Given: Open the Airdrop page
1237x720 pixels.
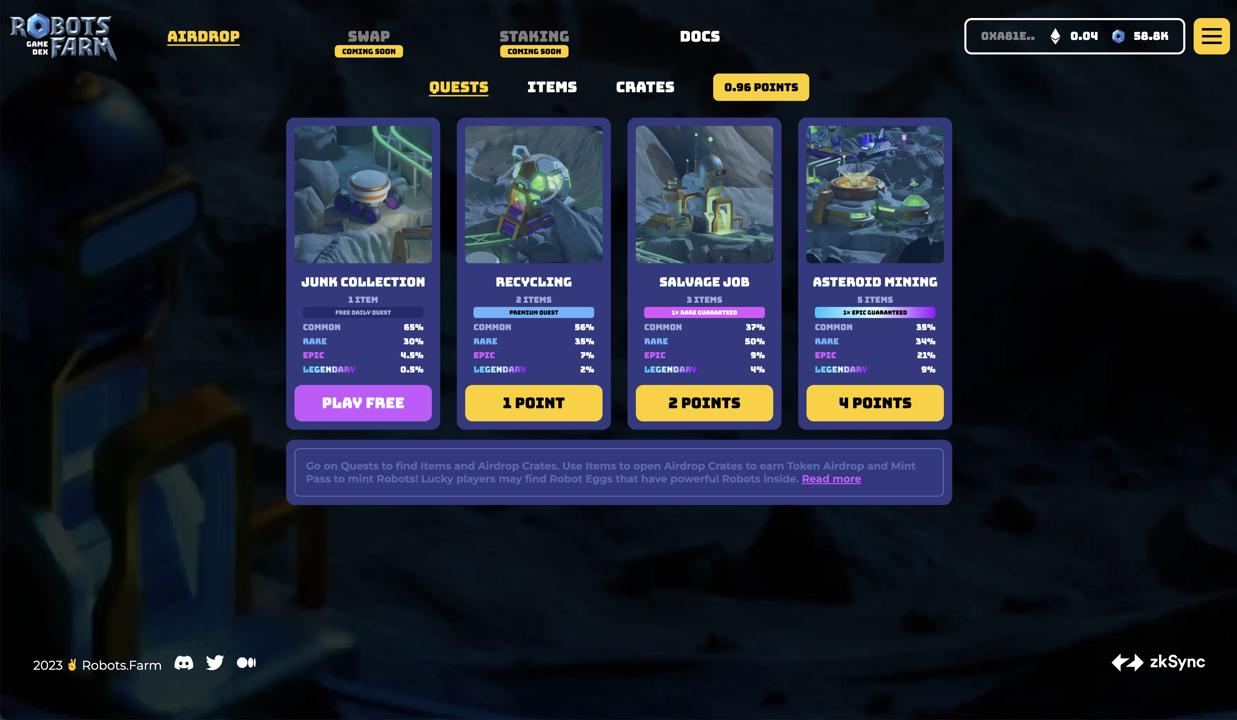Looking at the screenshot, I should point(203,37).
